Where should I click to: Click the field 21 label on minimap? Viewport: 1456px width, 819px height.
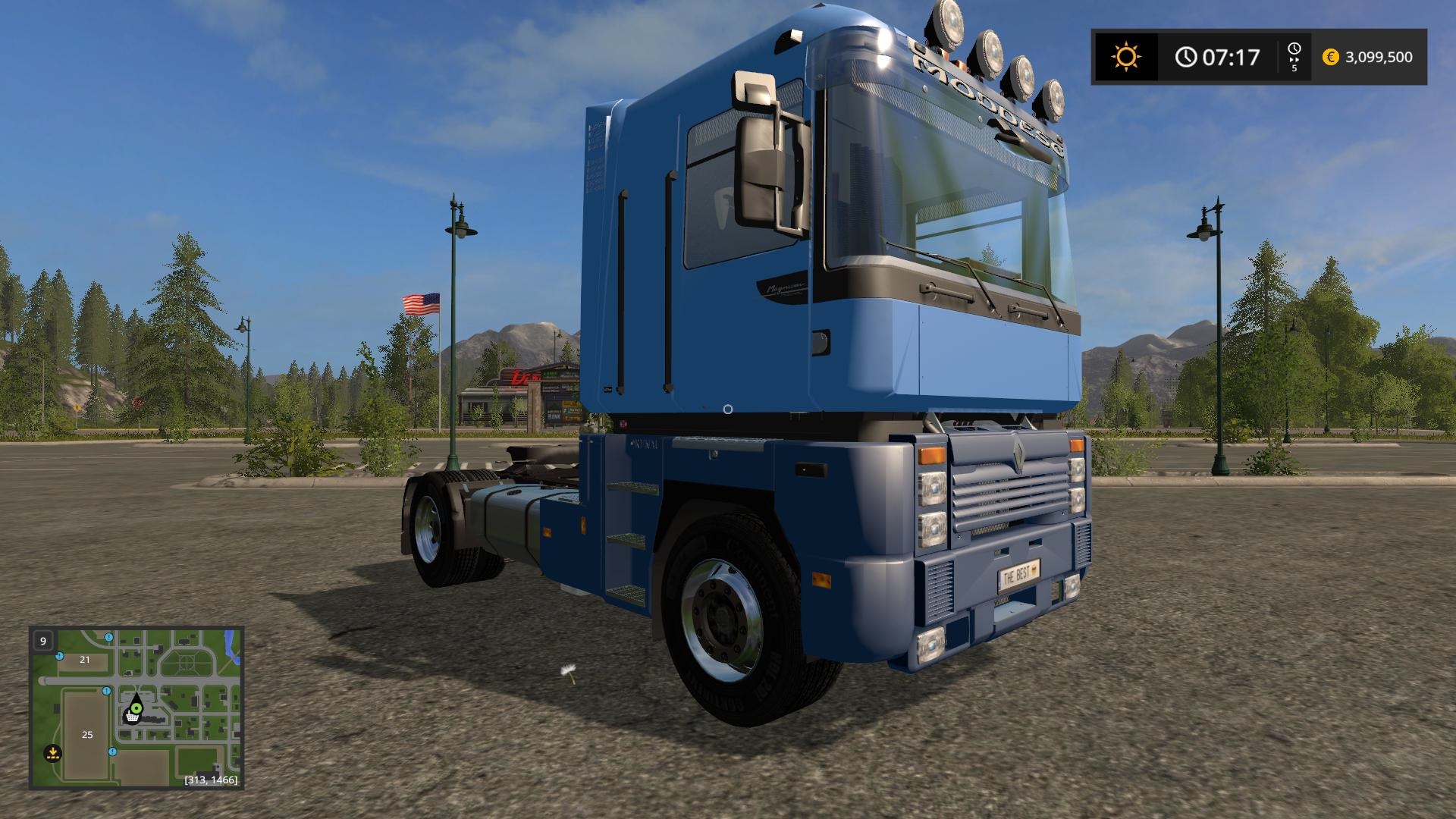84,660
